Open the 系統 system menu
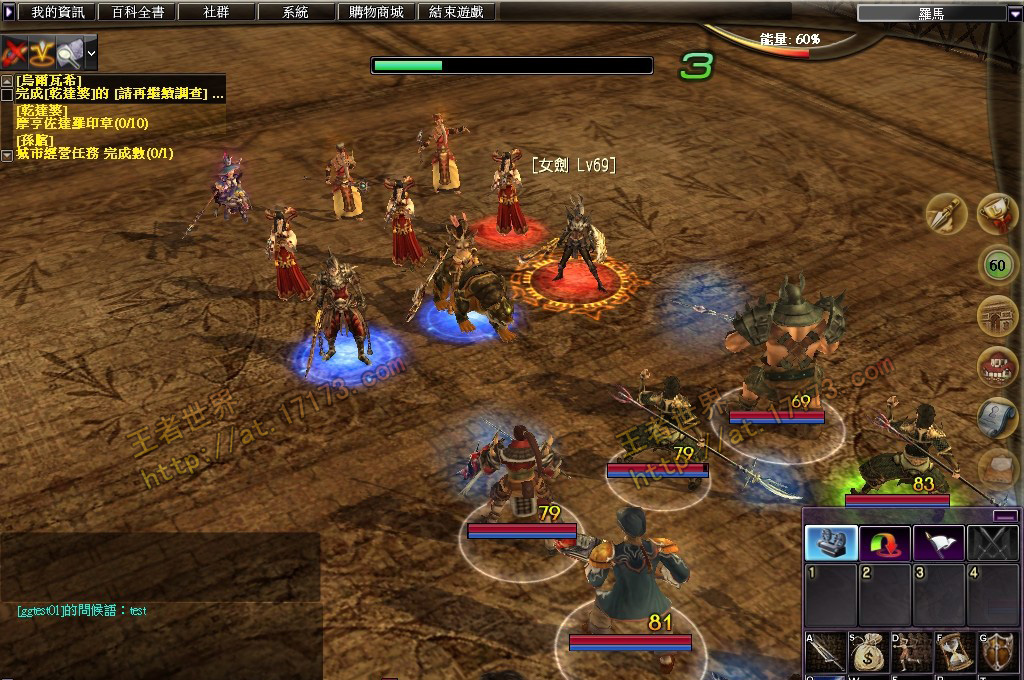This screenshot has width=1024, height=680. tap(295, 12)
